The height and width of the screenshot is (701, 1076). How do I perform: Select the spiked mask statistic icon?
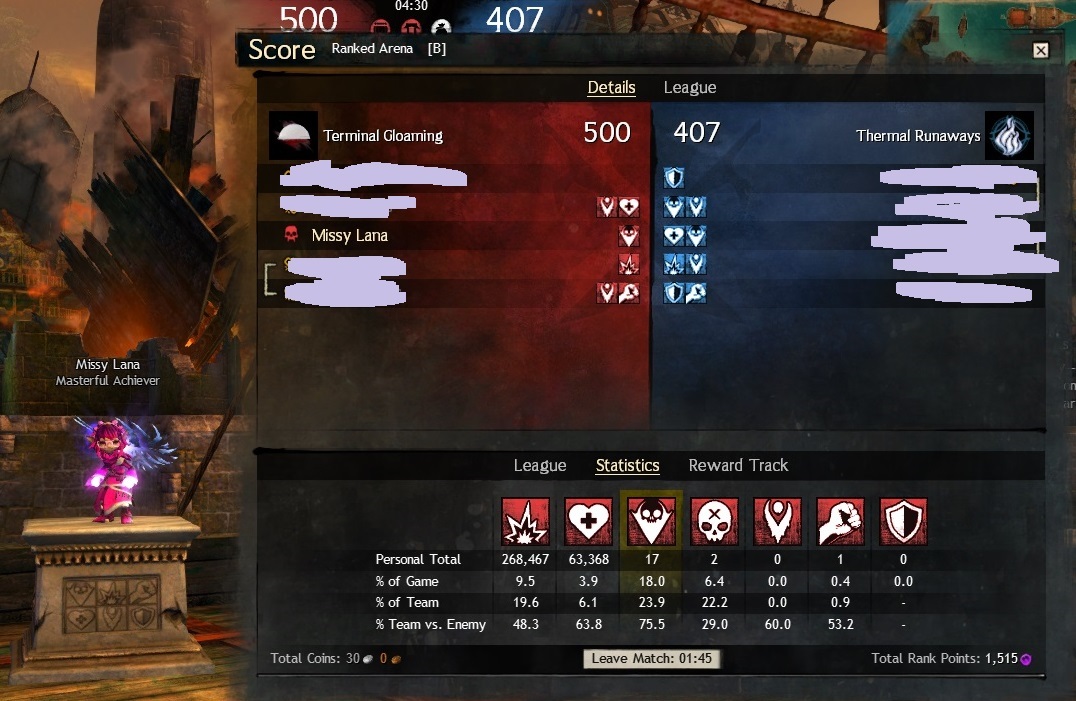[x=777, y=521]
